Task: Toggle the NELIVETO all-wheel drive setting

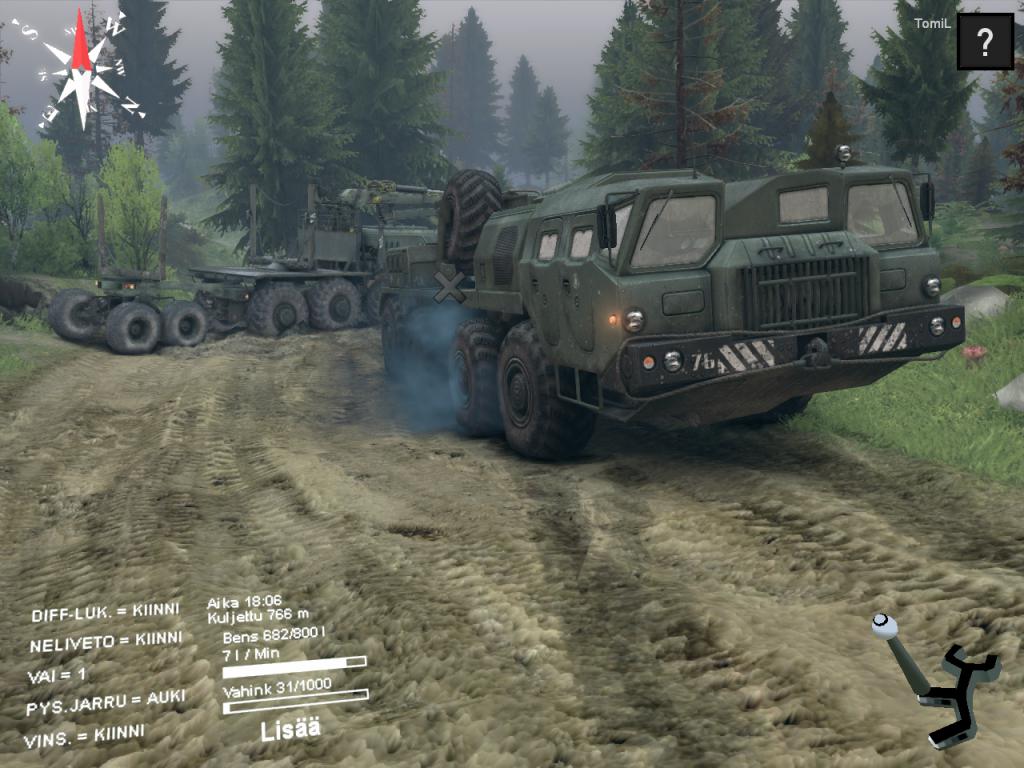Action: point(106,641)
